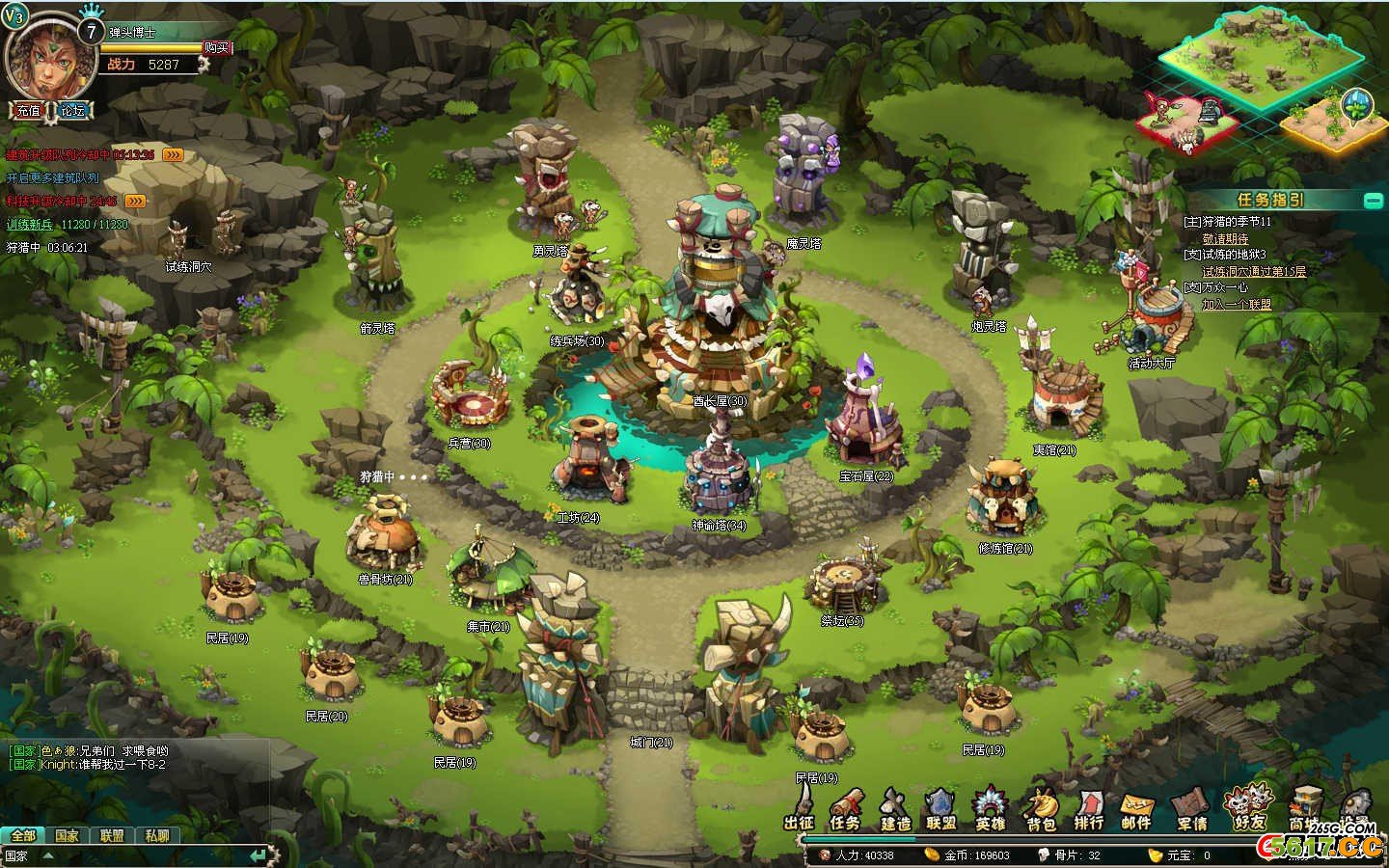Switch to the 私聊 private chat tab
This screenshot has width=1389, height=868.
(x=157, y=835)
